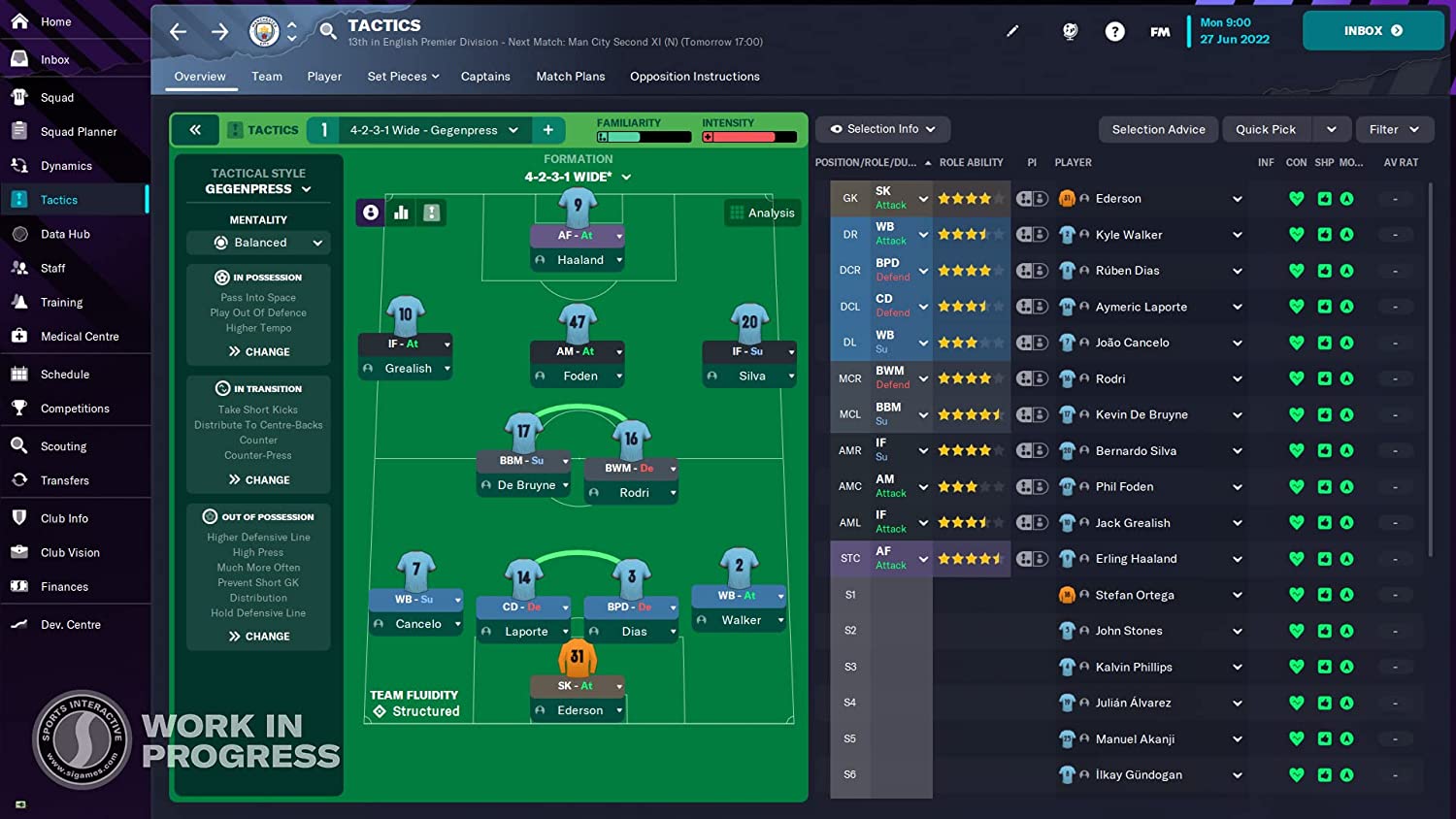The width and height of the screenshot is (1456, 819).
Task: Change the In Possession instructions
Action: click(258, 351)
